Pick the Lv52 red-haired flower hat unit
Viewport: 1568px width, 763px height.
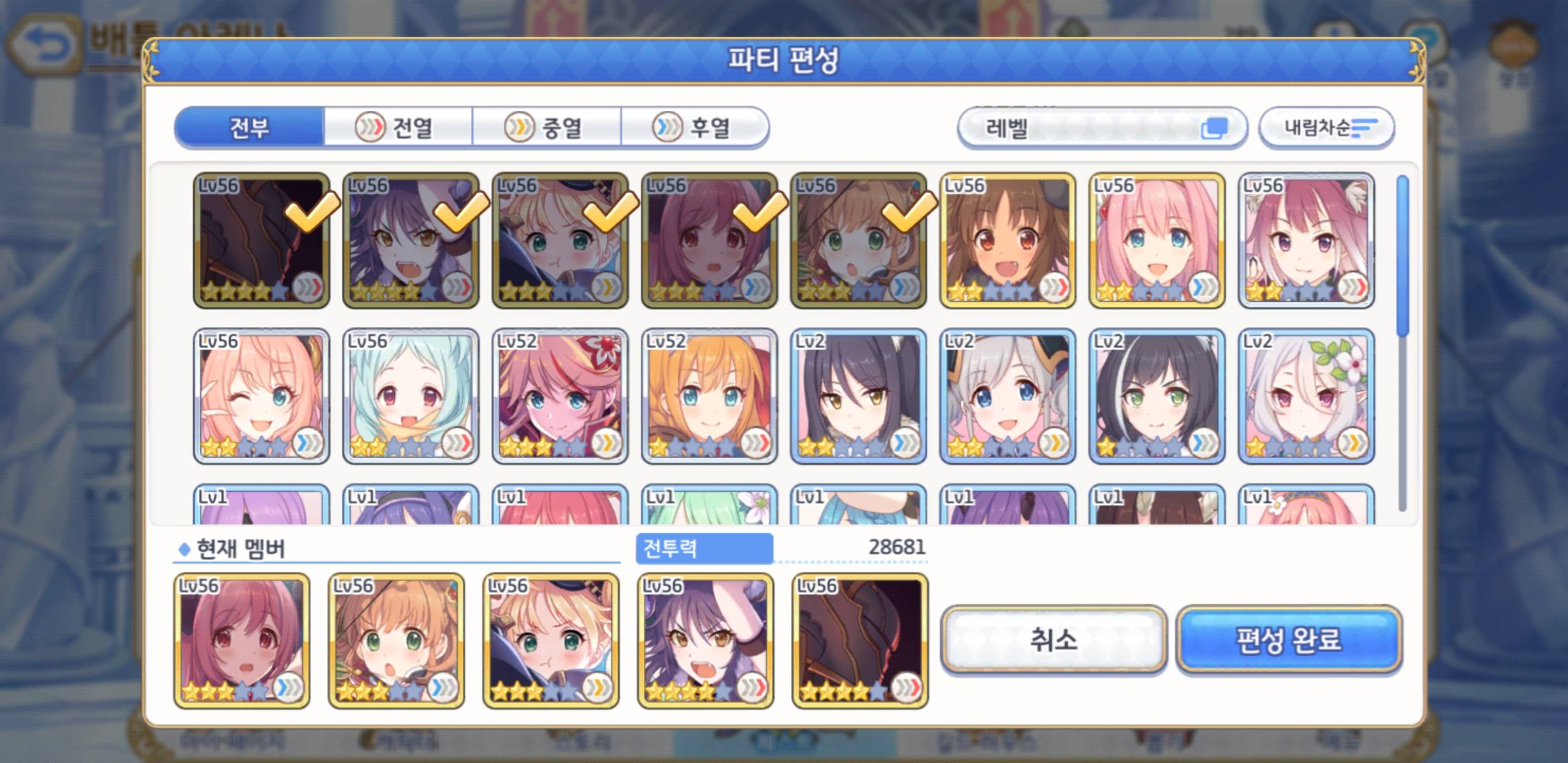coord(560,396)
